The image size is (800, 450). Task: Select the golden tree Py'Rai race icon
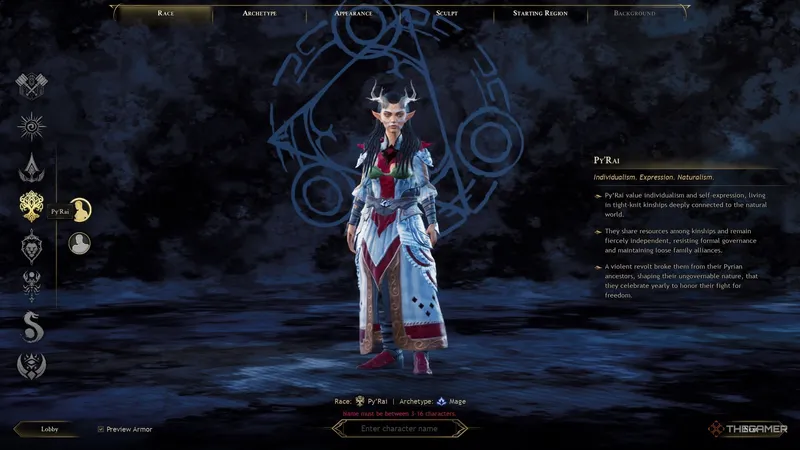tap(32, 206)
